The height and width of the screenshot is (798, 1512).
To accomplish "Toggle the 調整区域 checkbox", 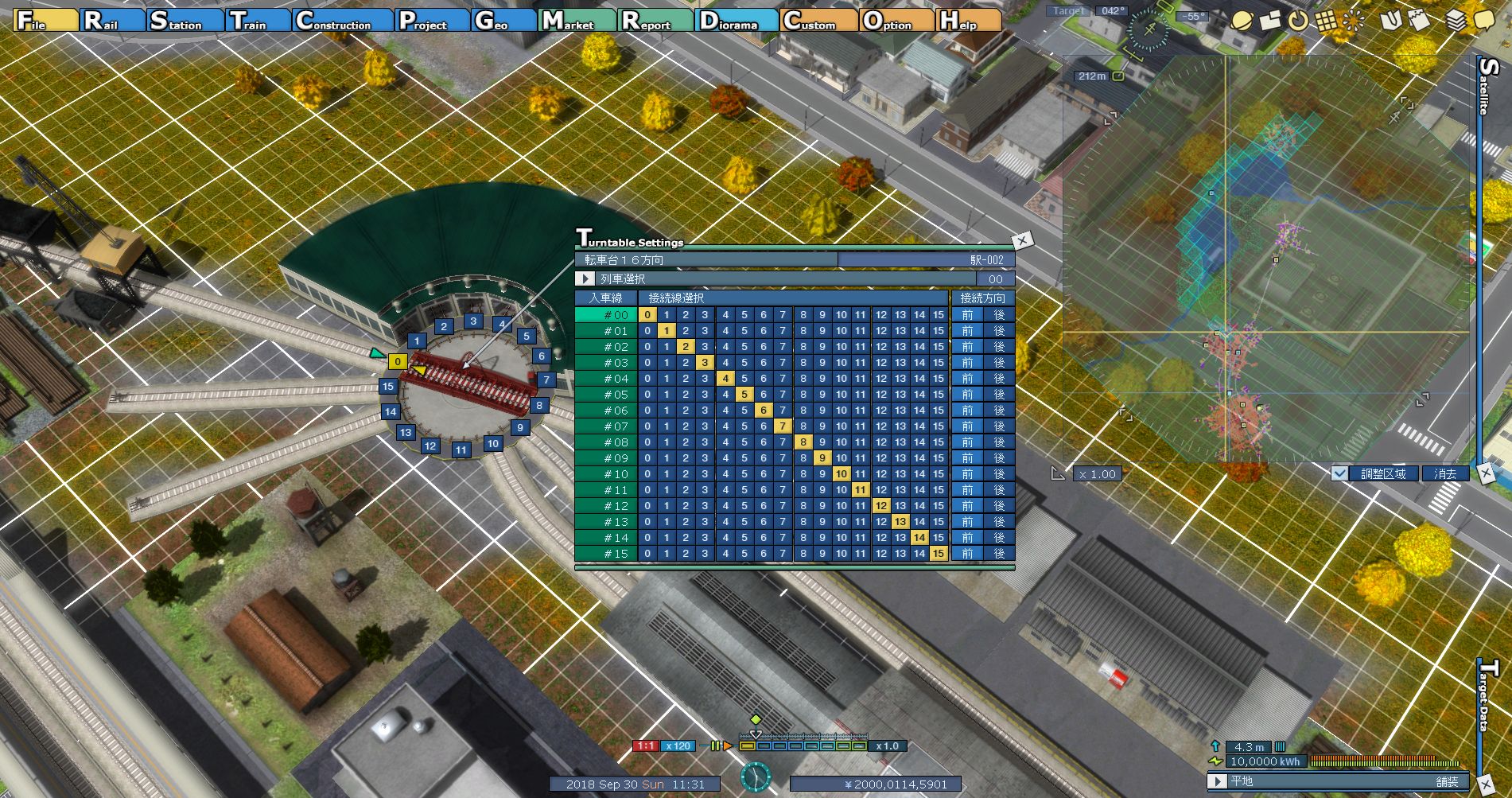I will click(1340, 473).
